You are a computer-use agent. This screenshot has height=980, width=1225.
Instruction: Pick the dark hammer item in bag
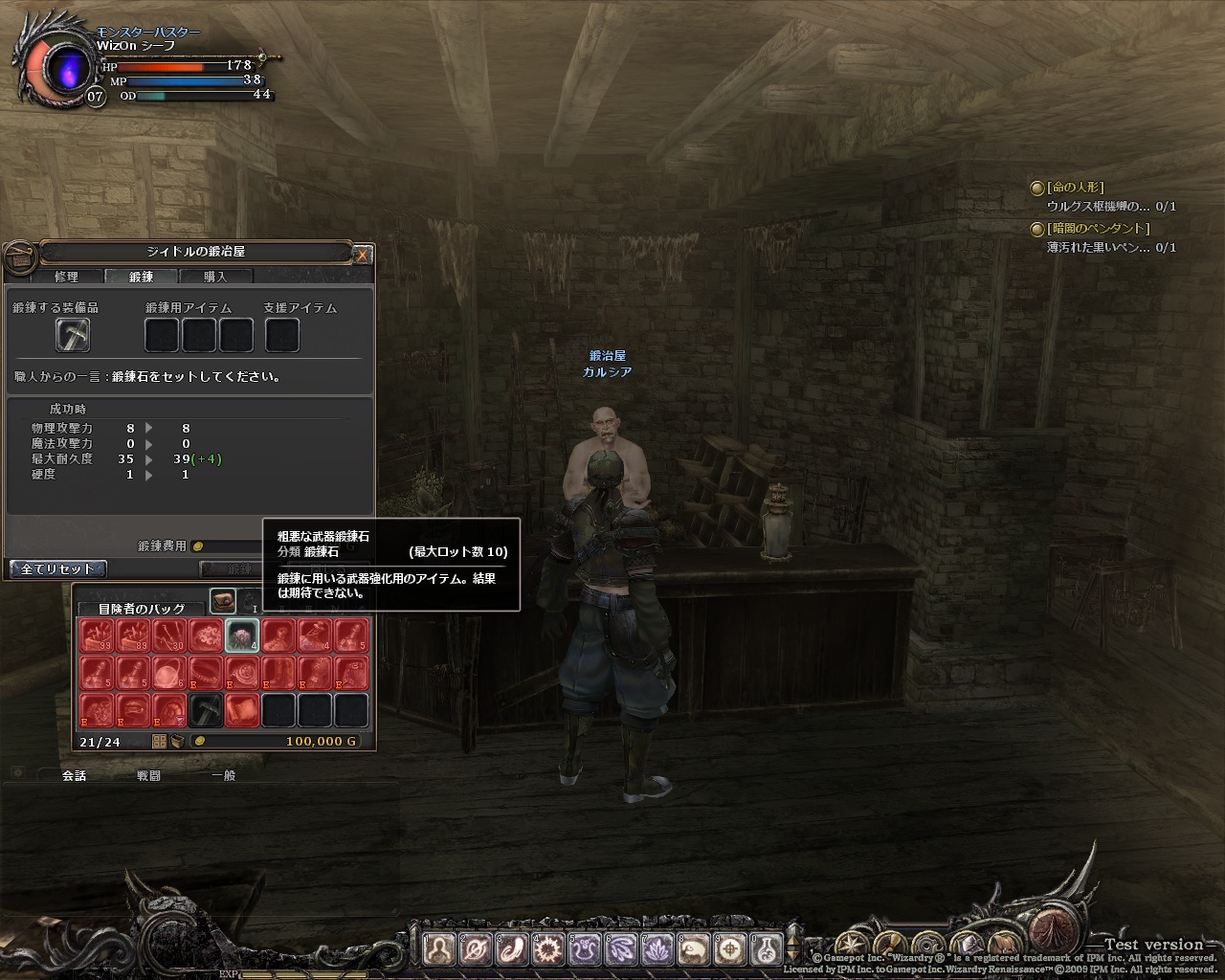tap(206, 710)
